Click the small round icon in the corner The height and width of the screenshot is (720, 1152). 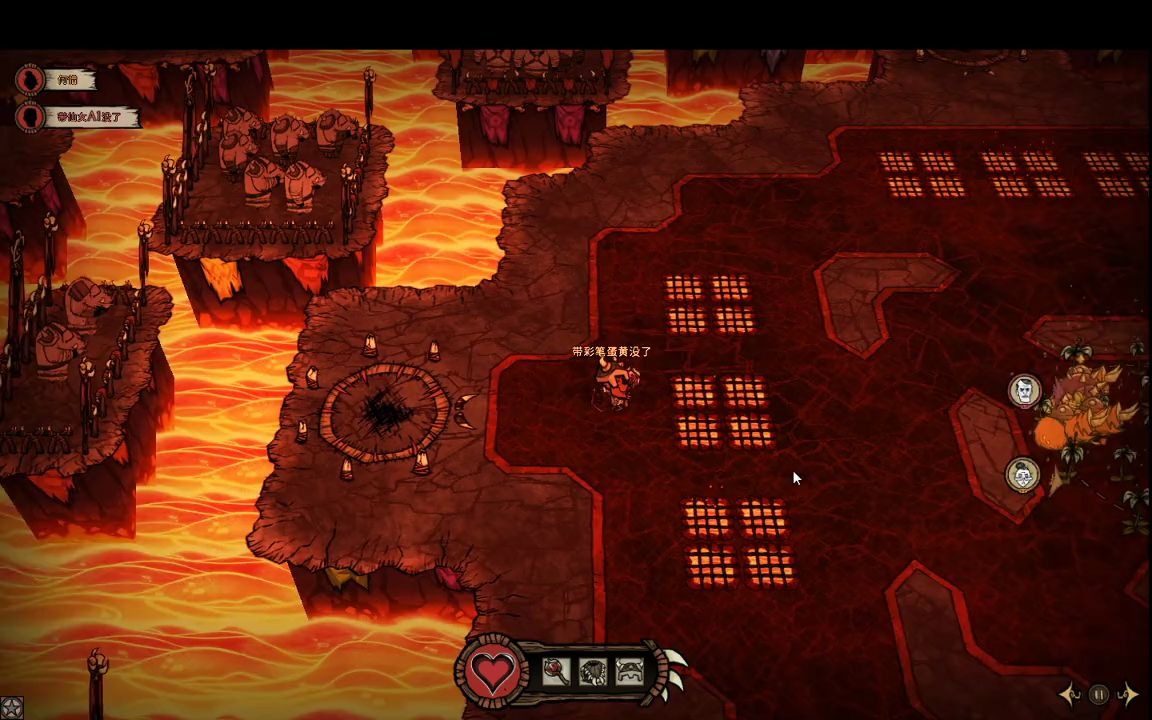coord(11,708)
